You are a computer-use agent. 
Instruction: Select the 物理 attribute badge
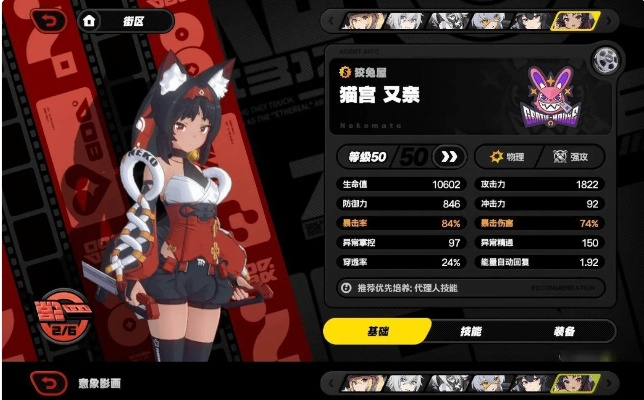pyautogui.click(x=505, y=156)
